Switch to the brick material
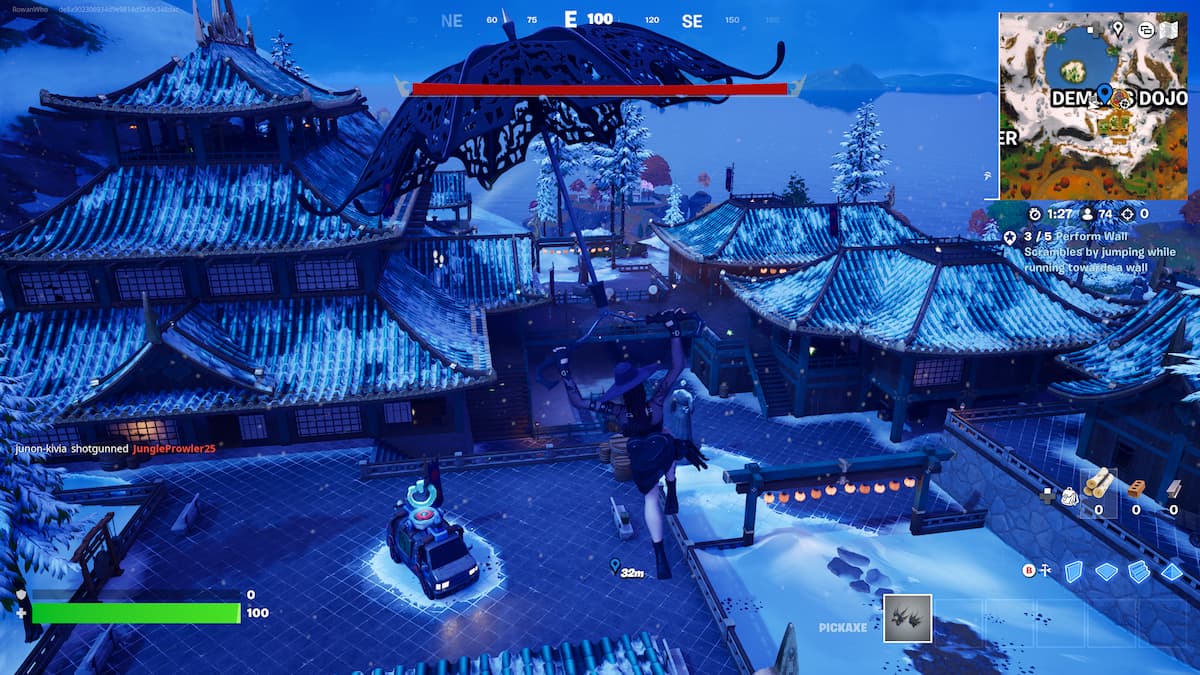The image size is (1200, 675). 1136,488
